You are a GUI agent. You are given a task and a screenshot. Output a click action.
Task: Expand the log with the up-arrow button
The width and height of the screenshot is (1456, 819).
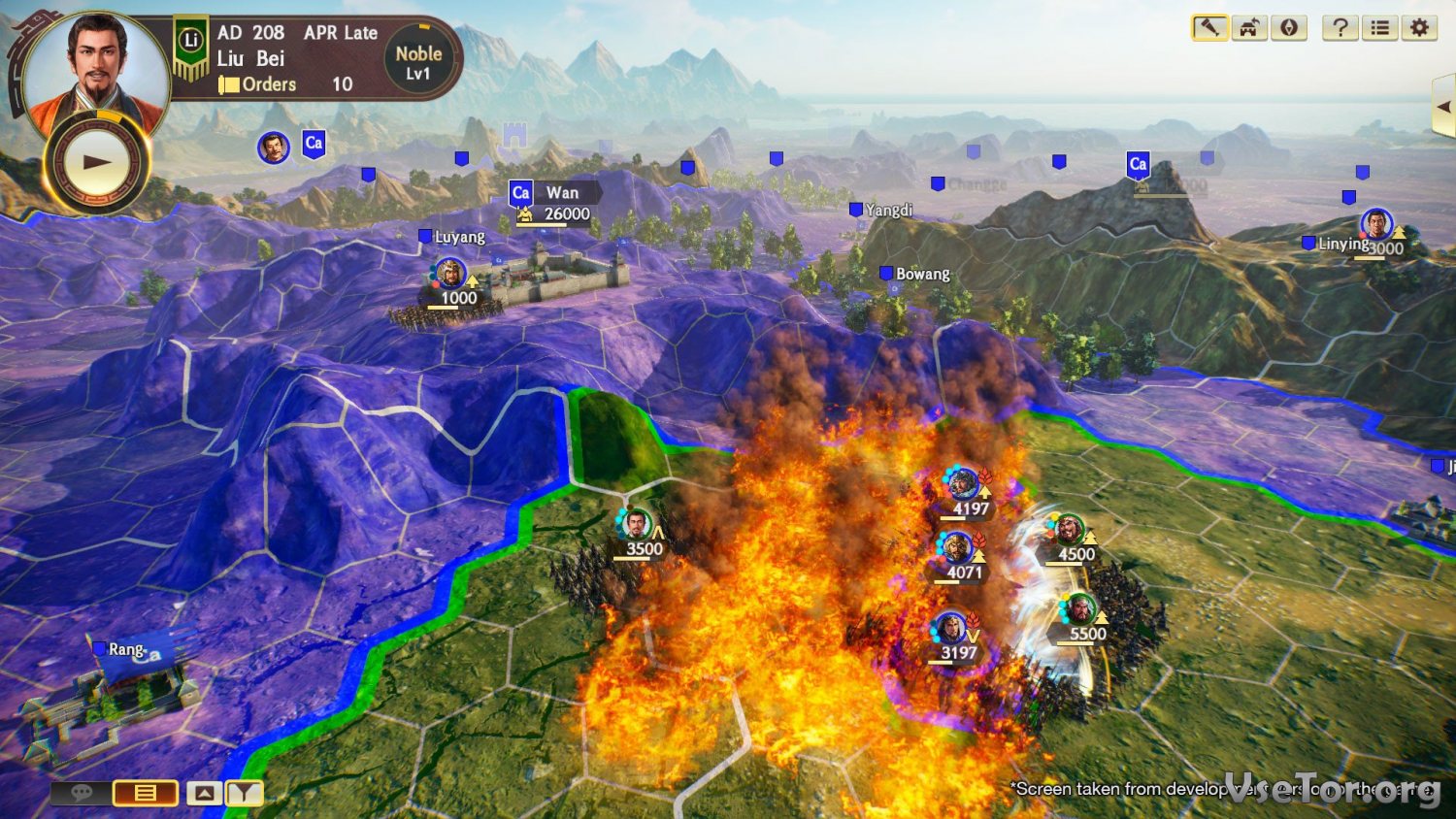(x=204, y=793)
